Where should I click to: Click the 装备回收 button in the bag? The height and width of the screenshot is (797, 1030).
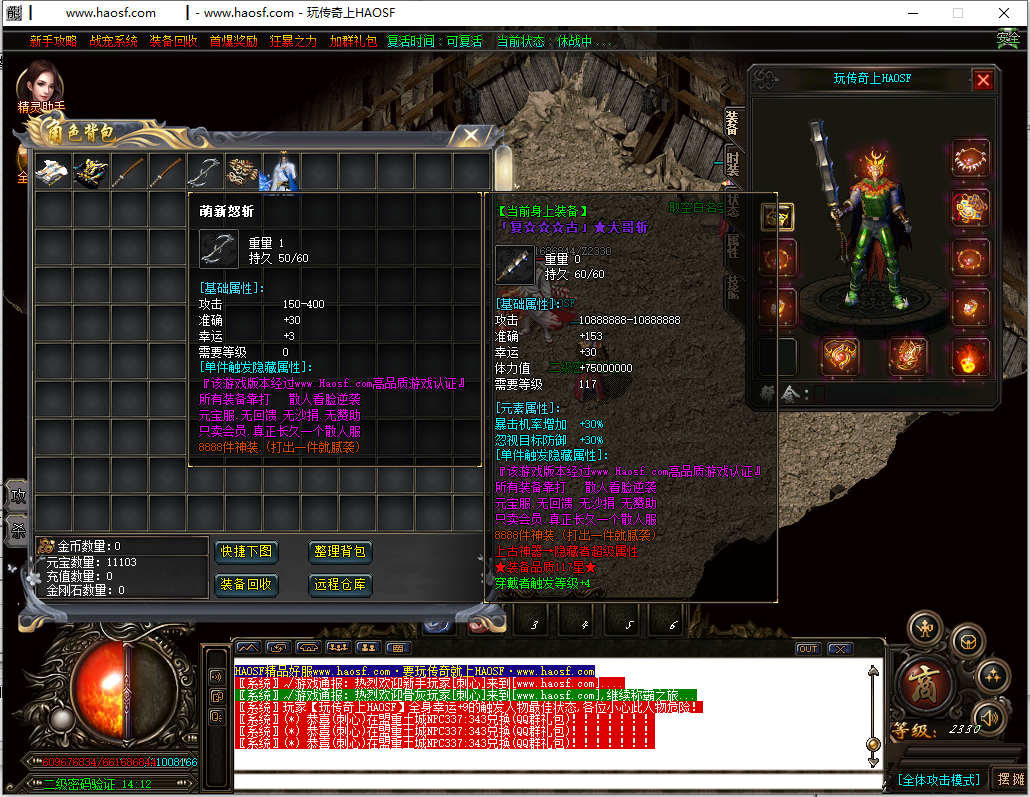coord(246,585)
